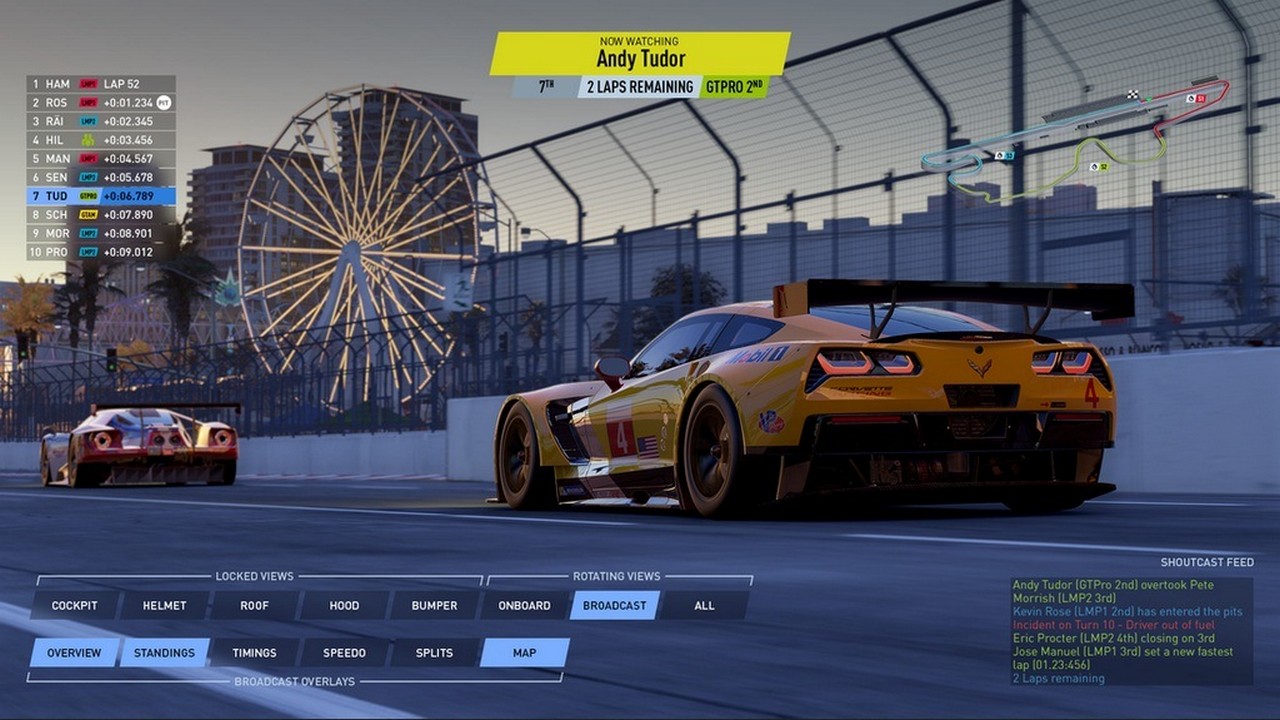The width and height of the screenshot is (1280, 720).
Task: Select the Onboard rotating view
Action: click(525, 605)
